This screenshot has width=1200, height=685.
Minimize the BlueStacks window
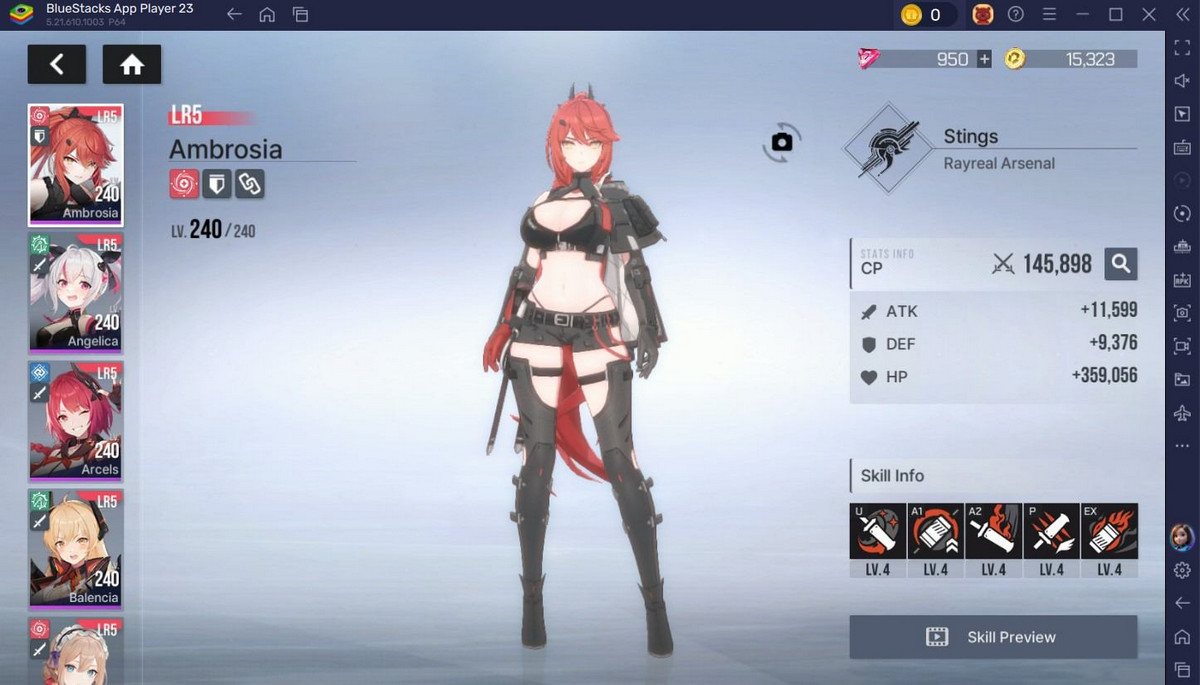point(1083,14)
